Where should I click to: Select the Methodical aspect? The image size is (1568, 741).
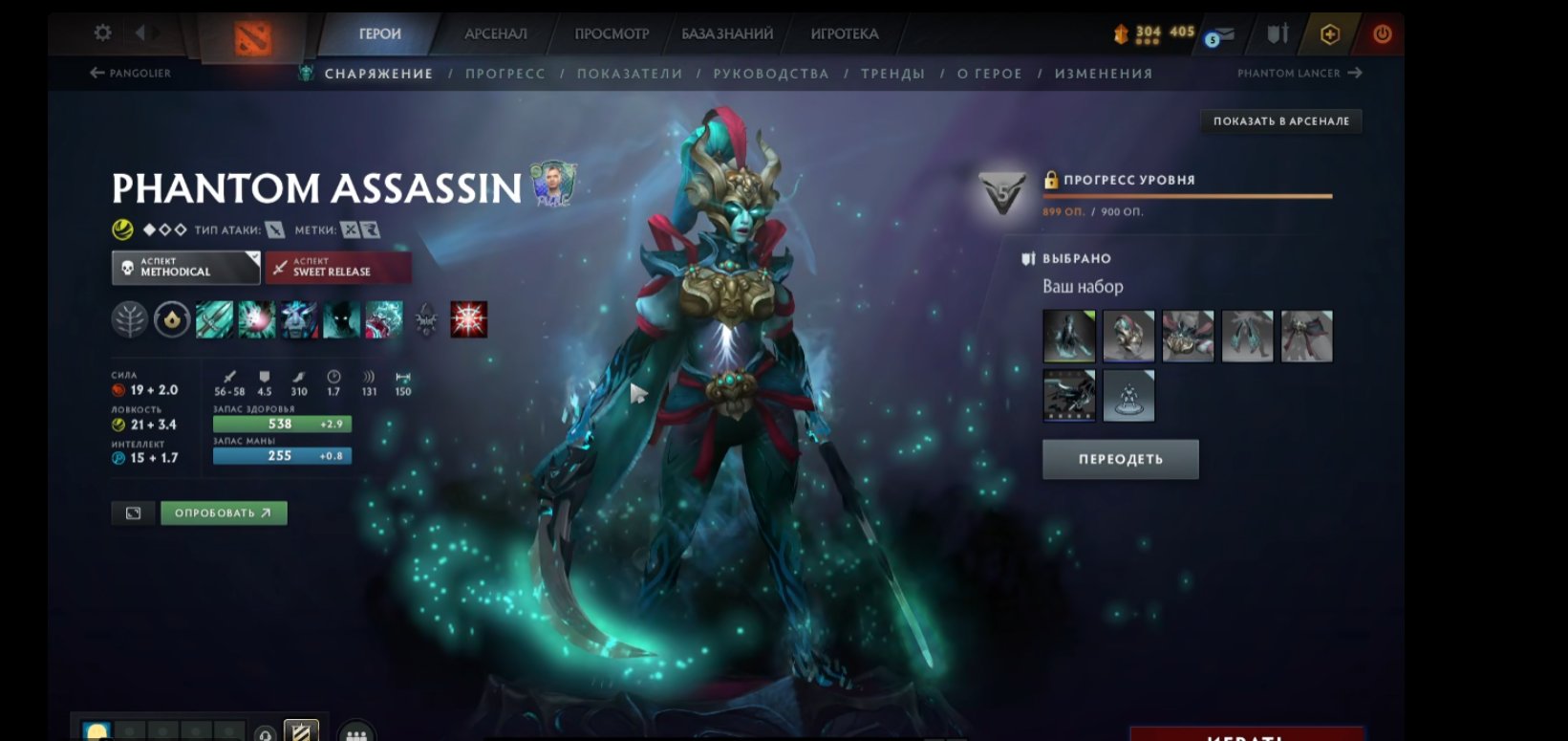[185, 268]
